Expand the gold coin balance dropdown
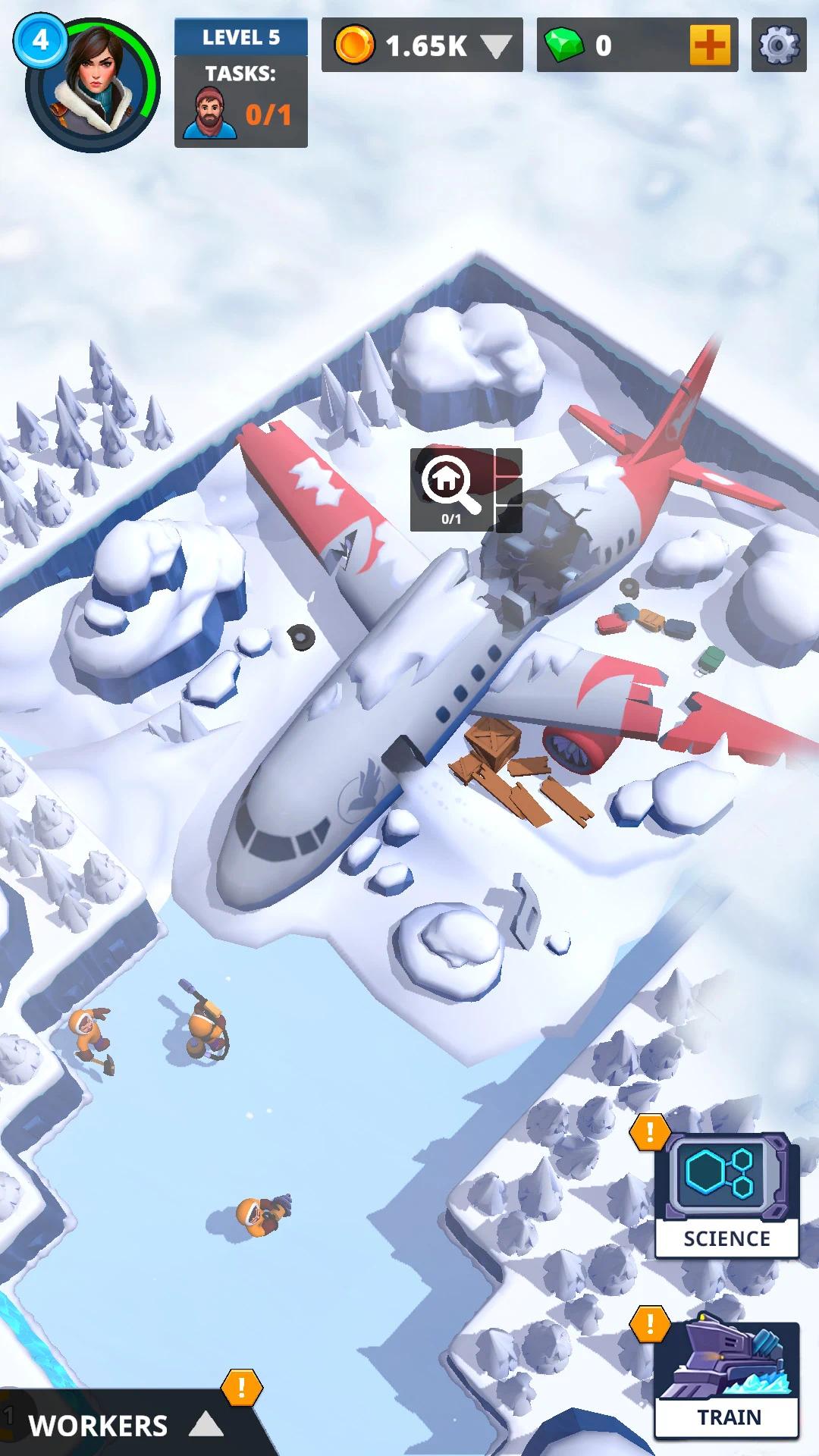Viewport: 819px width, 1456px height. pyautogui.click(x=497, y=46)
